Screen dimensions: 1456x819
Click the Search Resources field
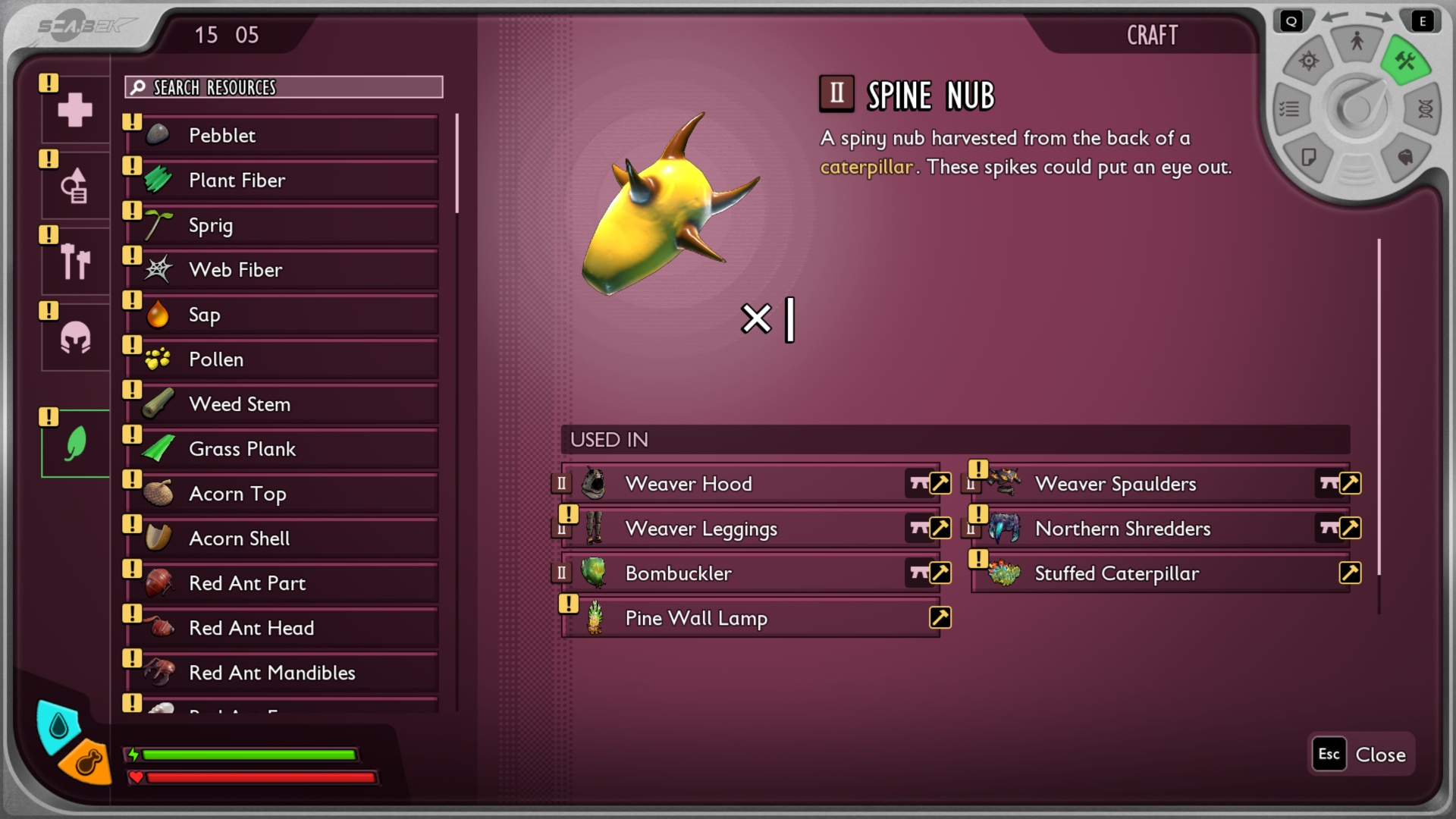click(x=284, y=87)
